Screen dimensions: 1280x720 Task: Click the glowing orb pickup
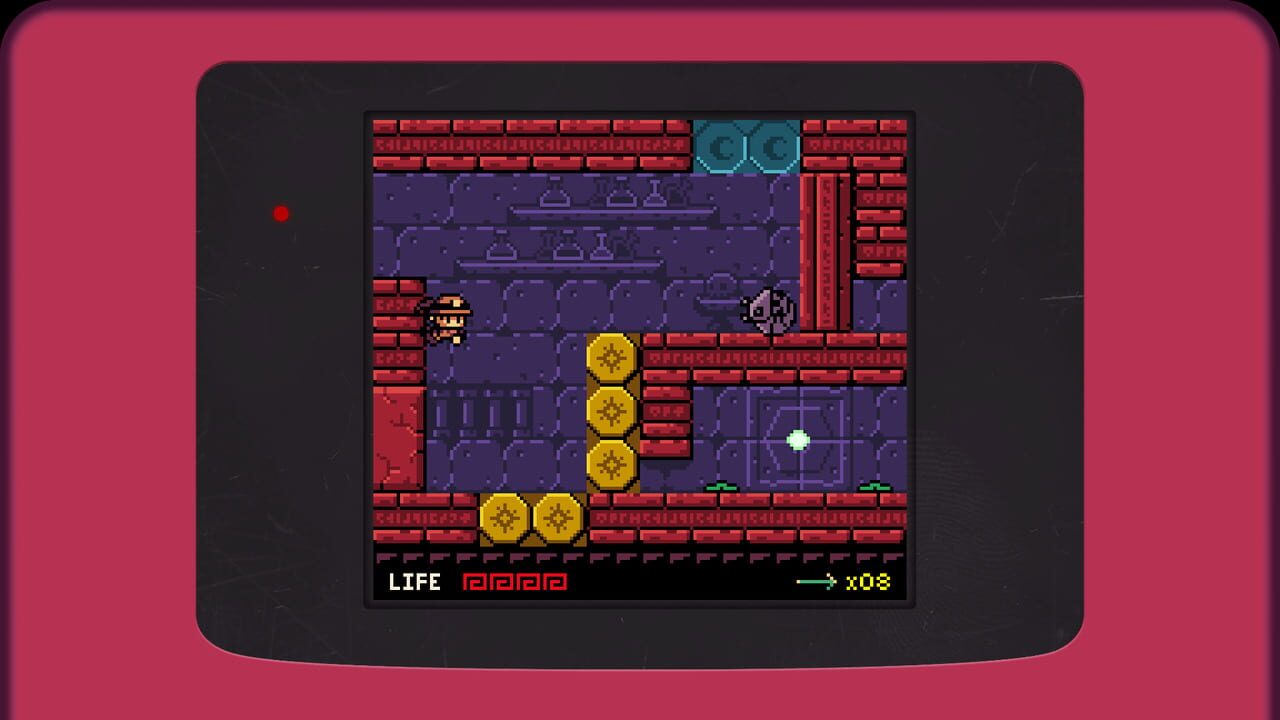pyautogui.click(x=800, y=438)
